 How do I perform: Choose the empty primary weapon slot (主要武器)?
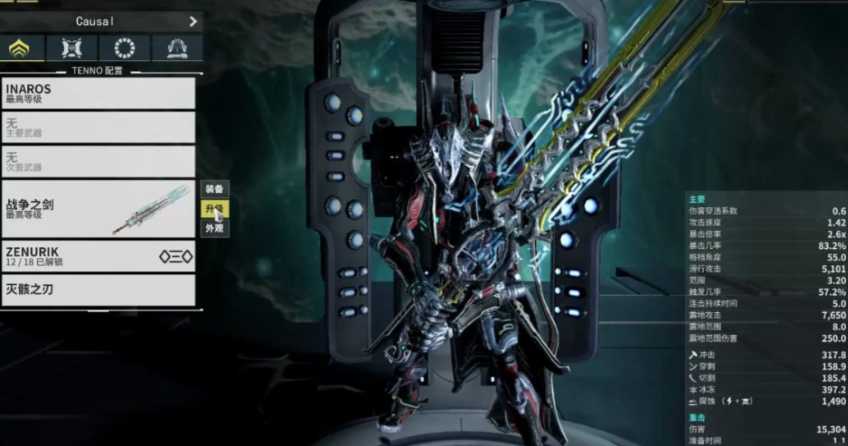click(98, 127)
